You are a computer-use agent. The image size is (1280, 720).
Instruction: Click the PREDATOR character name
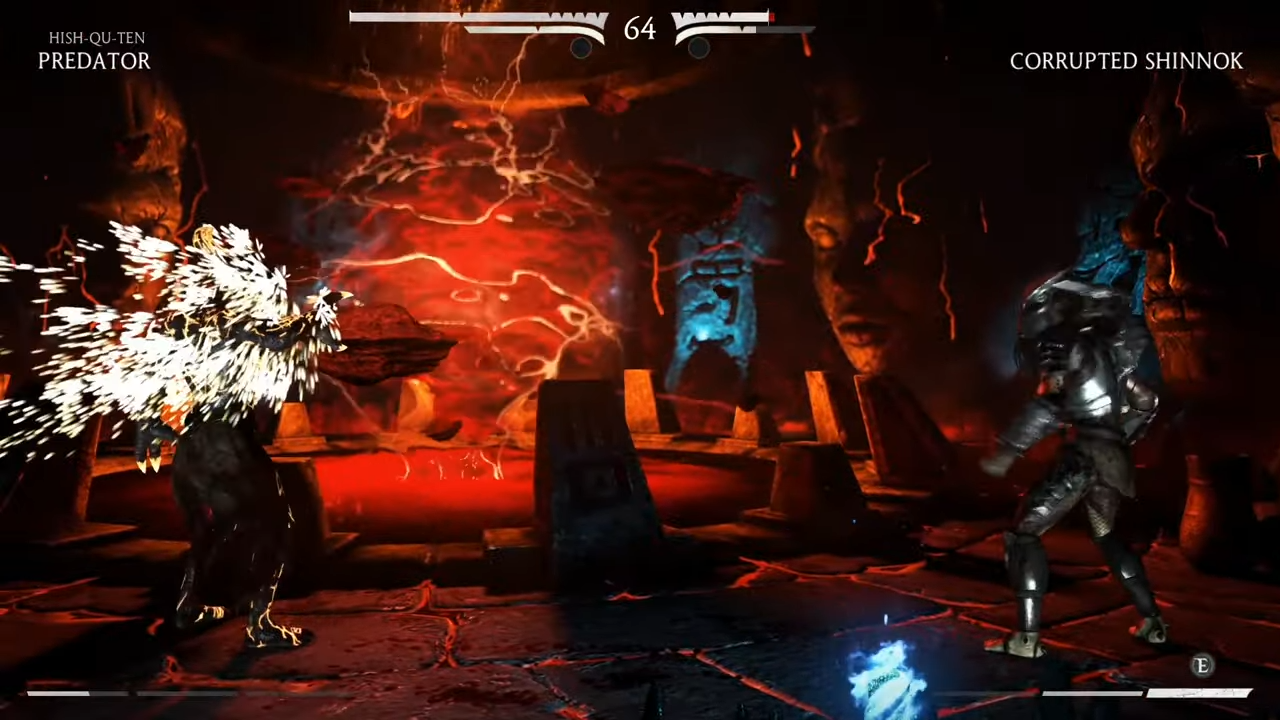(x=94, y=61)
